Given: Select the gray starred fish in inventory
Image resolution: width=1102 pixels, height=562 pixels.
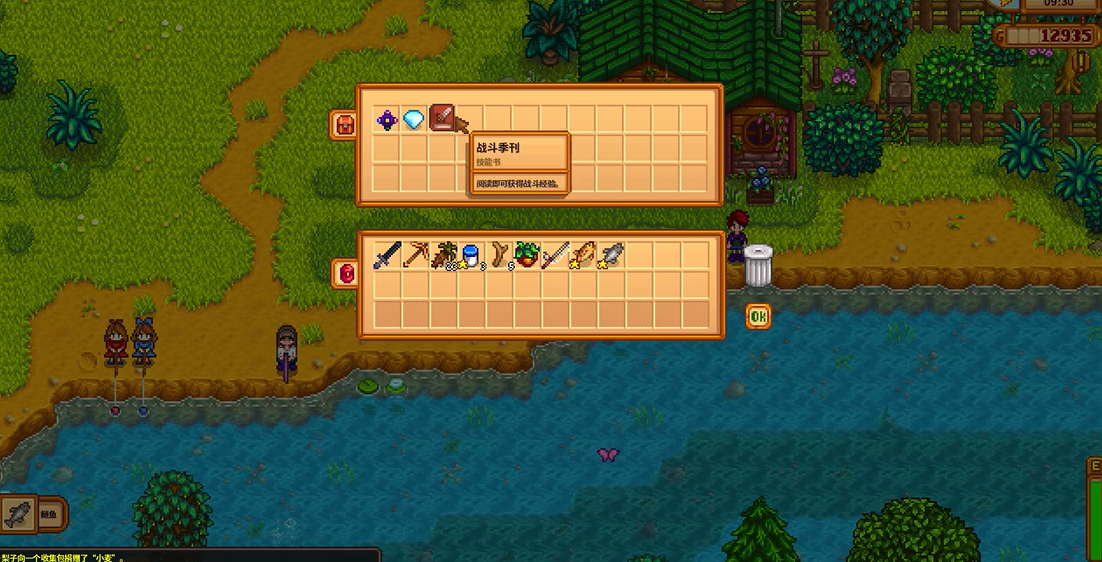Looking at the screenshot, I should coord(611,256).
